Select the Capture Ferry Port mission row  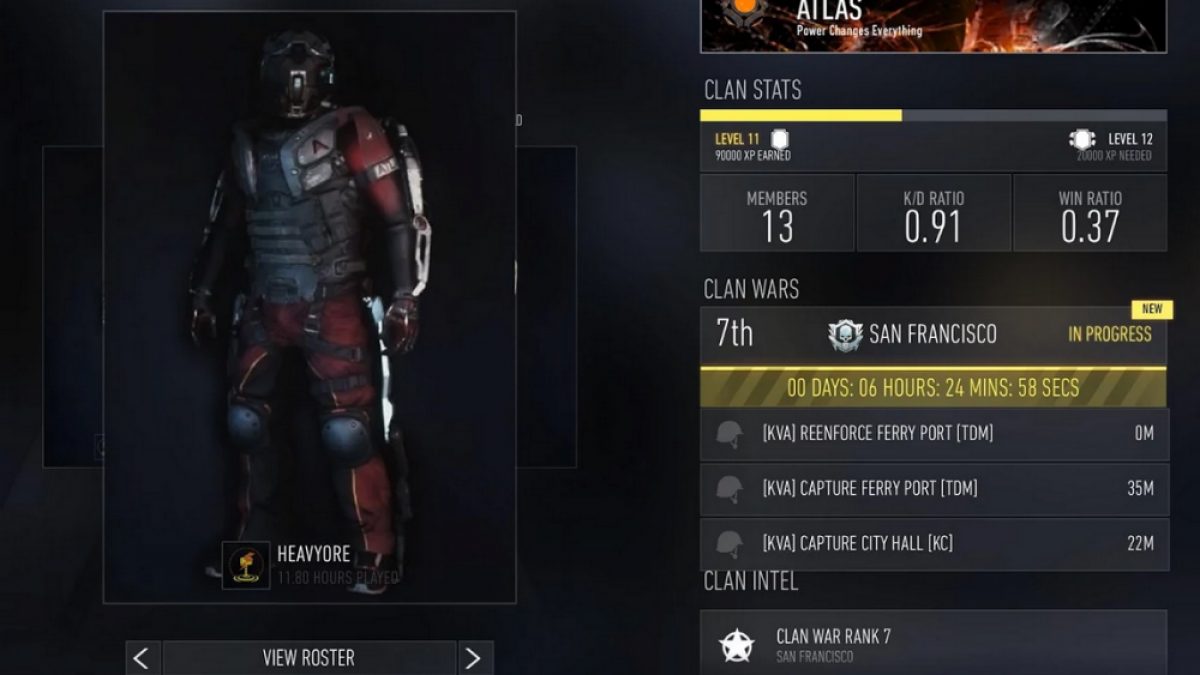coord(934,489)
